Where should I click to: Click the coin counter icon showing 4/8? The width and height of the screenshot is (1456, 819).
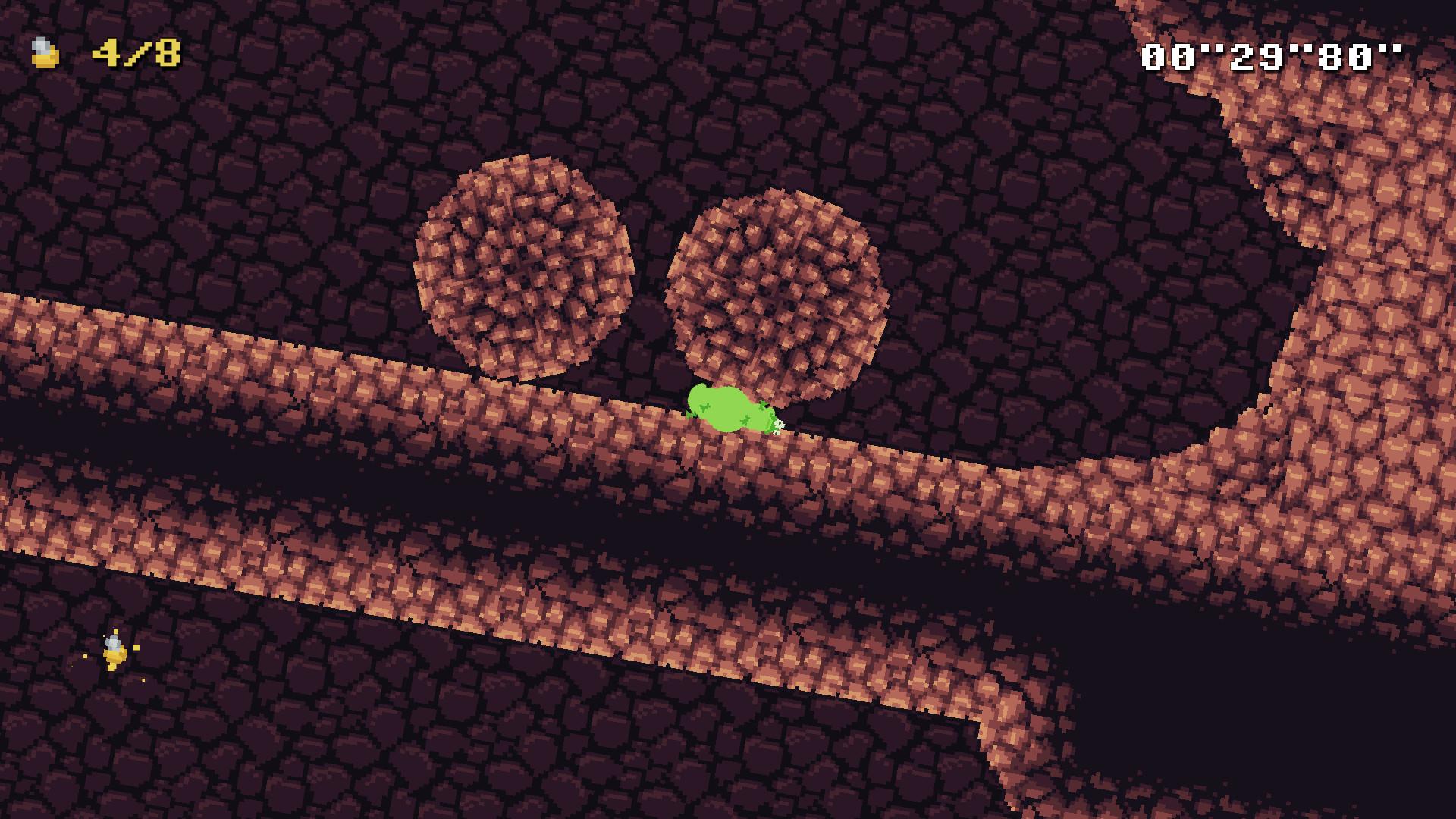tap(43, 52)
